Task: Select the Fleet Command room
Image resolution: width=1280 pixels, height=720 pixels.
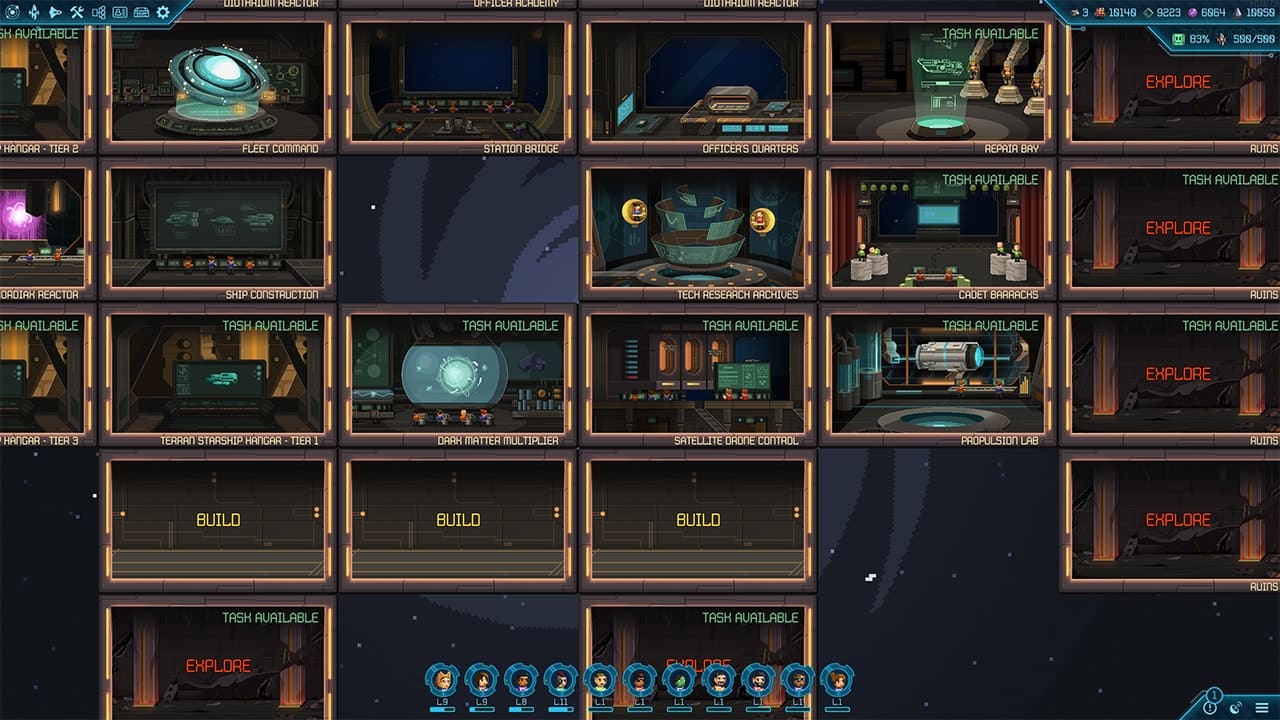Action: coord(220,85)
